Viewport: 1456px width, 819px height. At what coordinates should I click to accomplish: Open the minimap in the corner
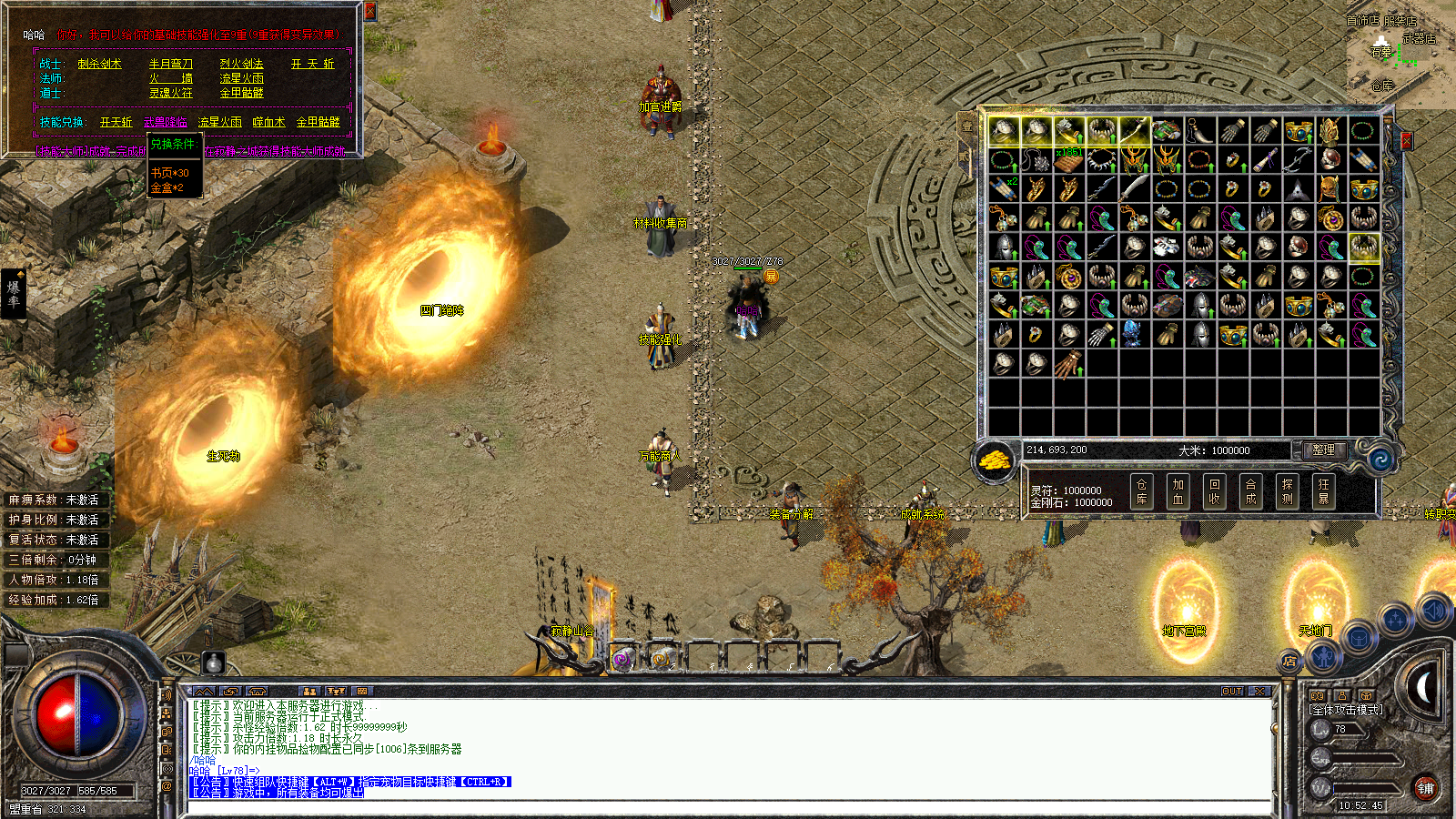point(1400,55)
